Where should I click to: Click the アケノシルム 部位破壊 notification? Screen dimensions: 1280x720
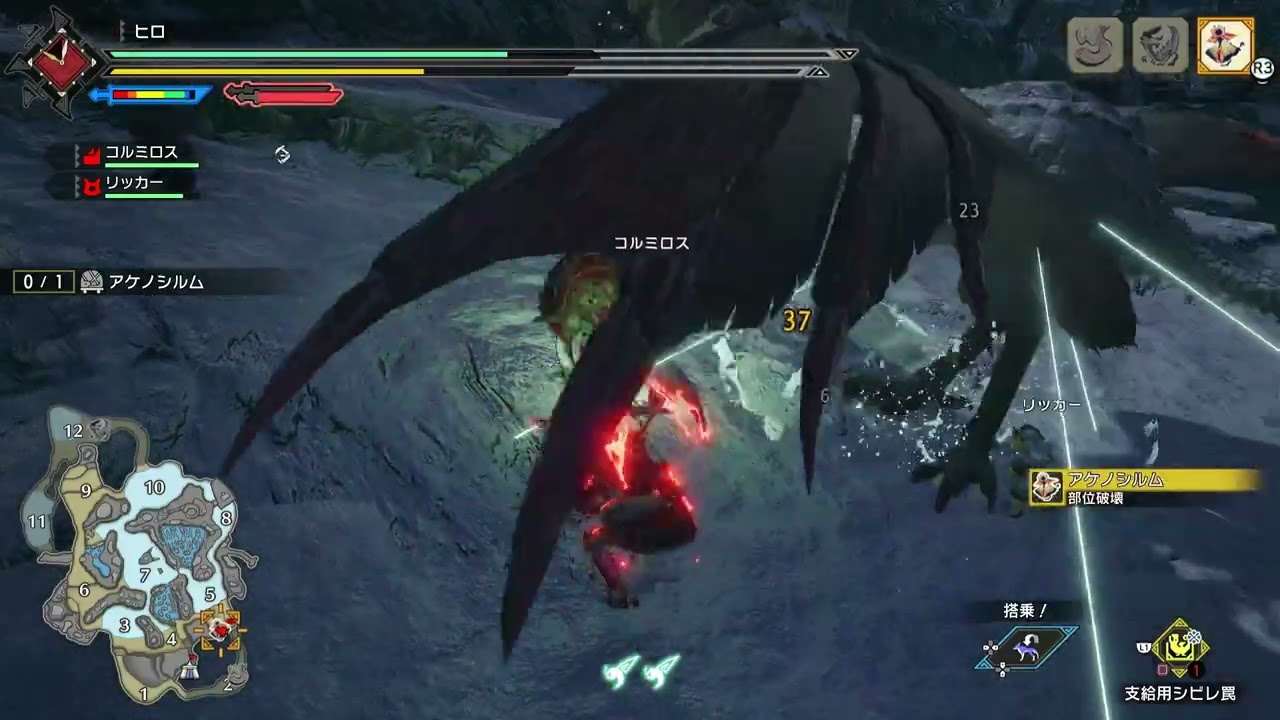pos(1145,488)
